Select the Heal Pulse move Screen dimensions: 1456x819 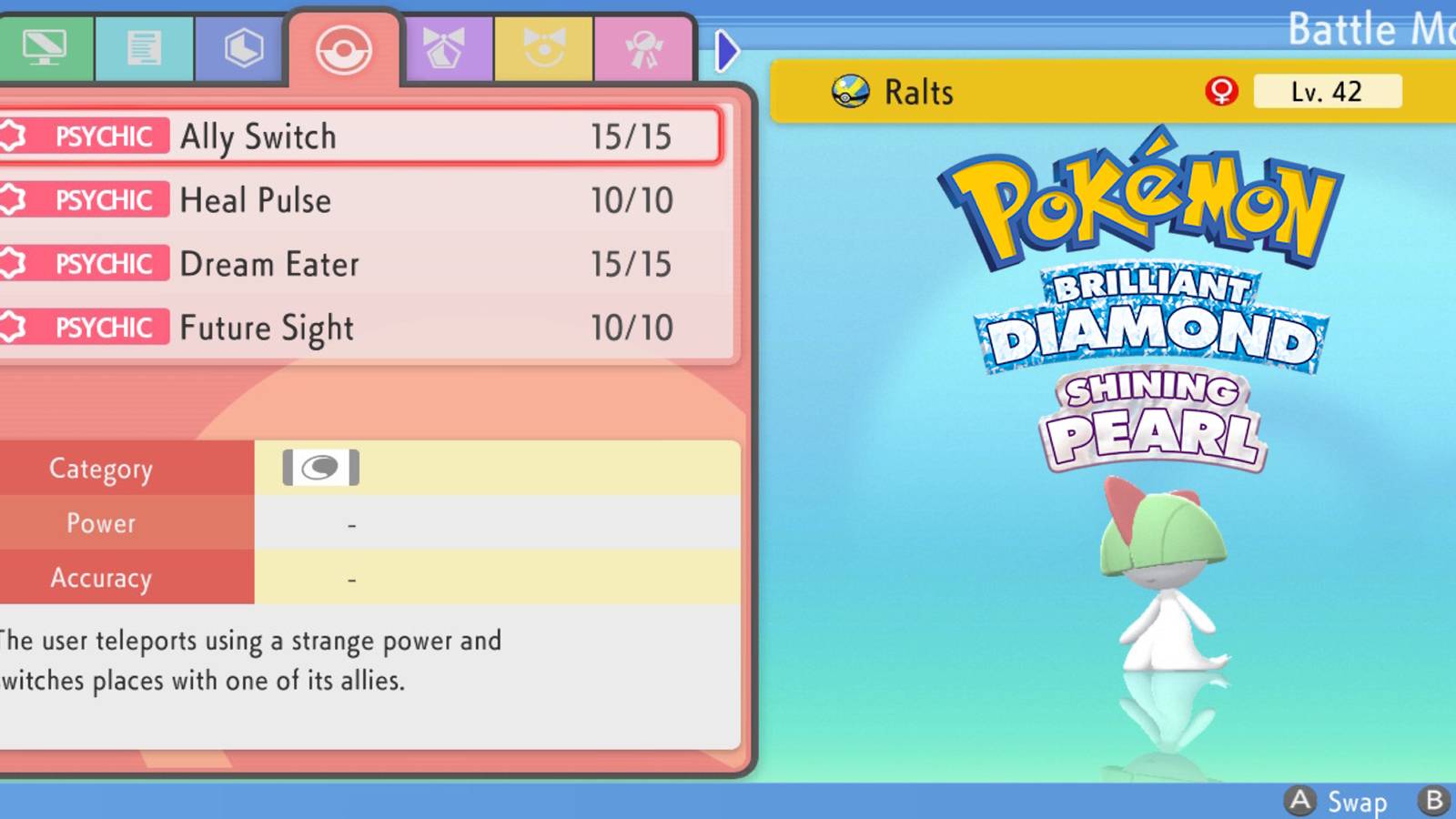coord(255,200)
